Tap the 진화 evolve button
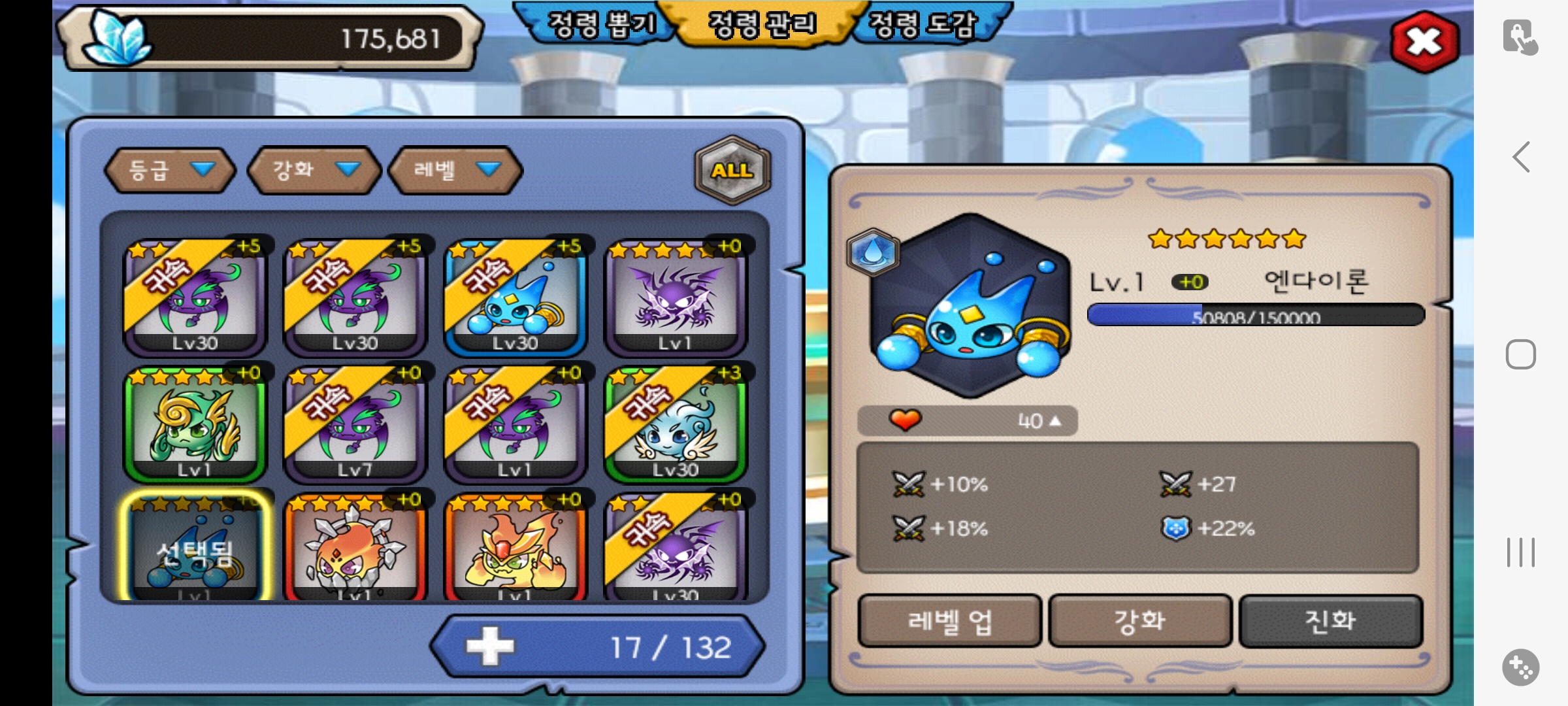Image resolution: width=1568 pixels, height=706 pixels. pos(1330,621)
